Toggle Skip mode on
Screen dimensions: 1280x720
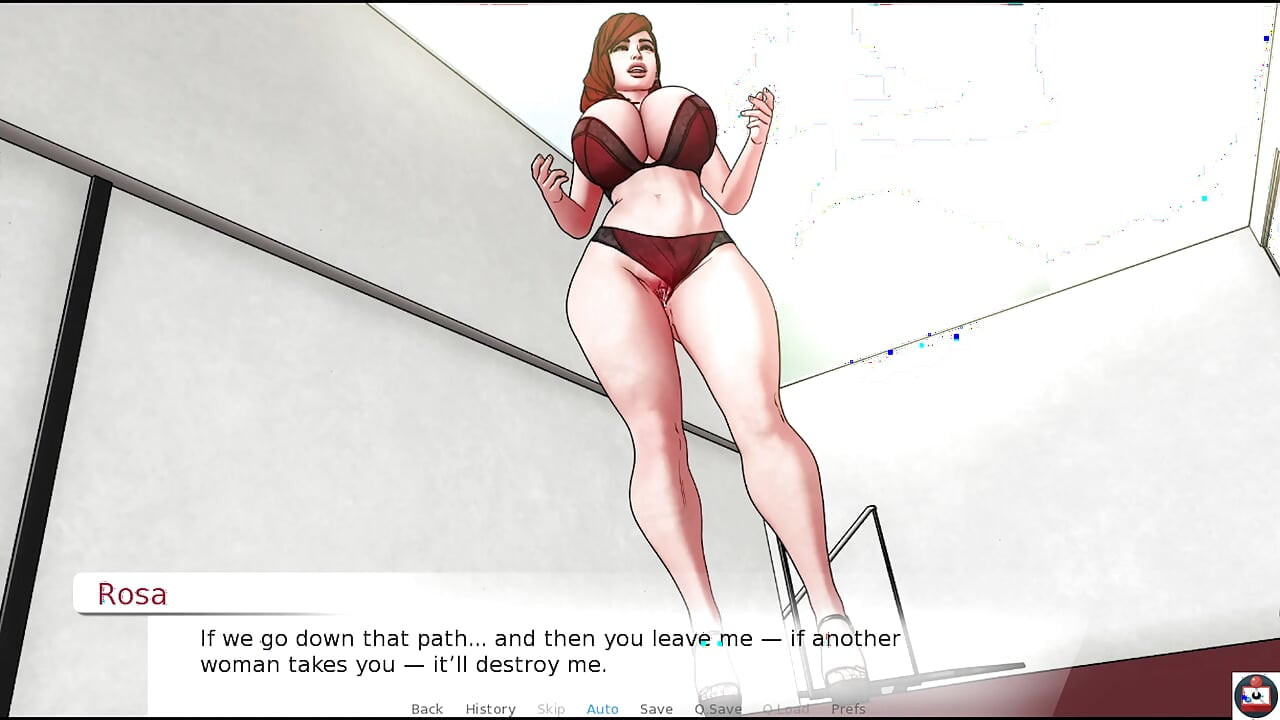coord(551,709)
